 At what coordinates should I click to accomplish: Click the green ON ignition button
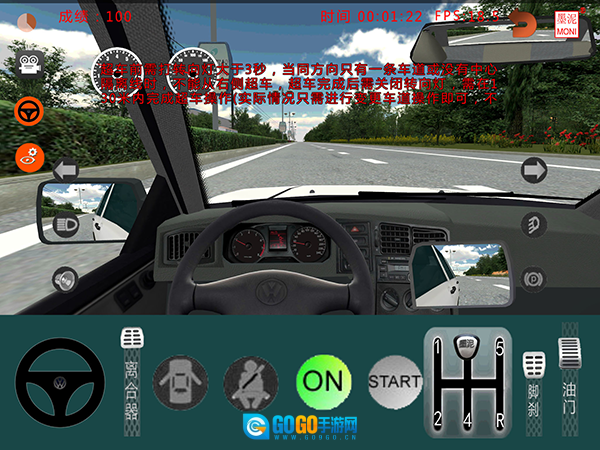point(323,381)
